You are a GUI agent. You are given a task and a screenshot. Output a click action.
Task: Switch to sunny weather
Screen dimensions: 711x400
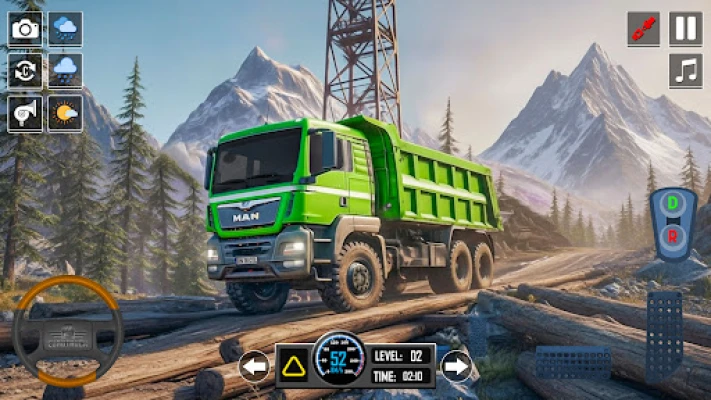click(x=66, y=113)
